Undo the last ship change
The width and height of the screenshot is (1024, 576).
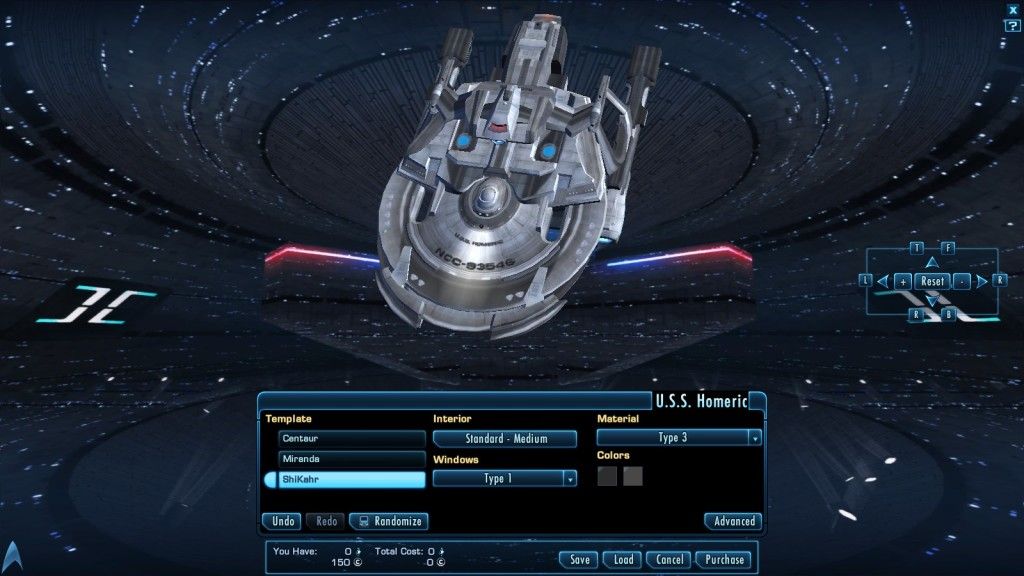282,521
